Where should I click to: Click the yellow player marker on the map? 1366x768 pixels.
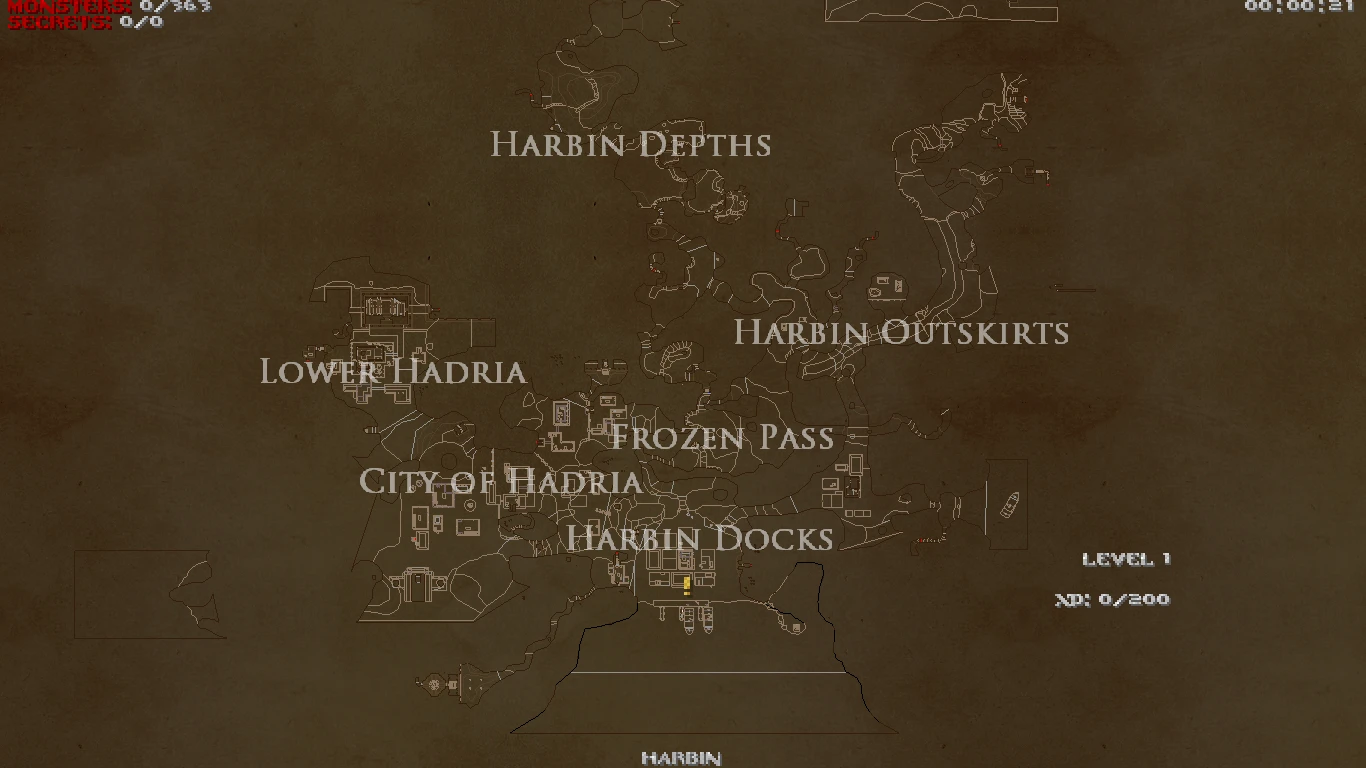click(686, 584)
